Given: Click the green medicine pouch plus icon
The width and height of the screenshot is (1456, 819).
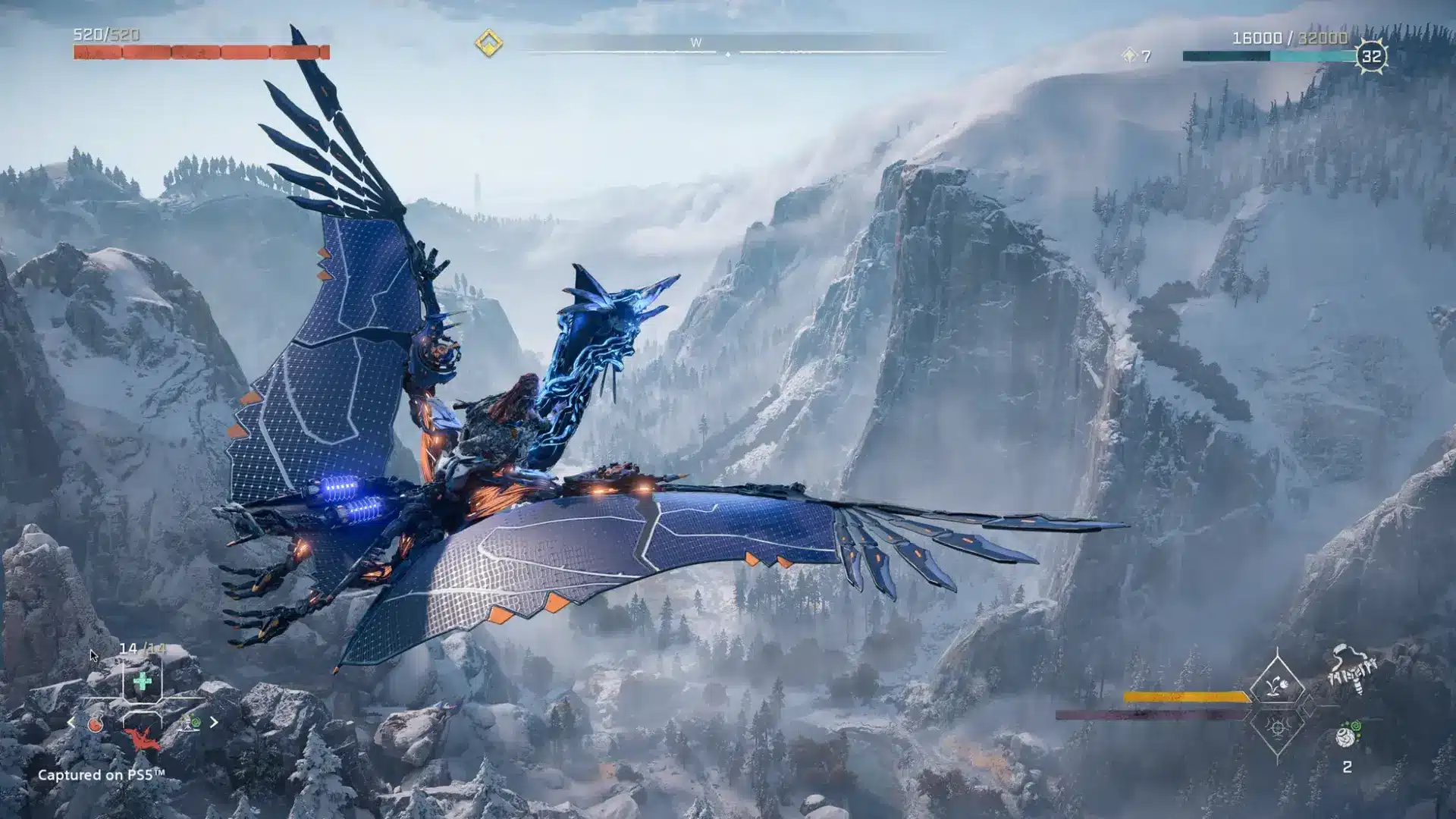Looking at the screenshot, I should (142, 680).
